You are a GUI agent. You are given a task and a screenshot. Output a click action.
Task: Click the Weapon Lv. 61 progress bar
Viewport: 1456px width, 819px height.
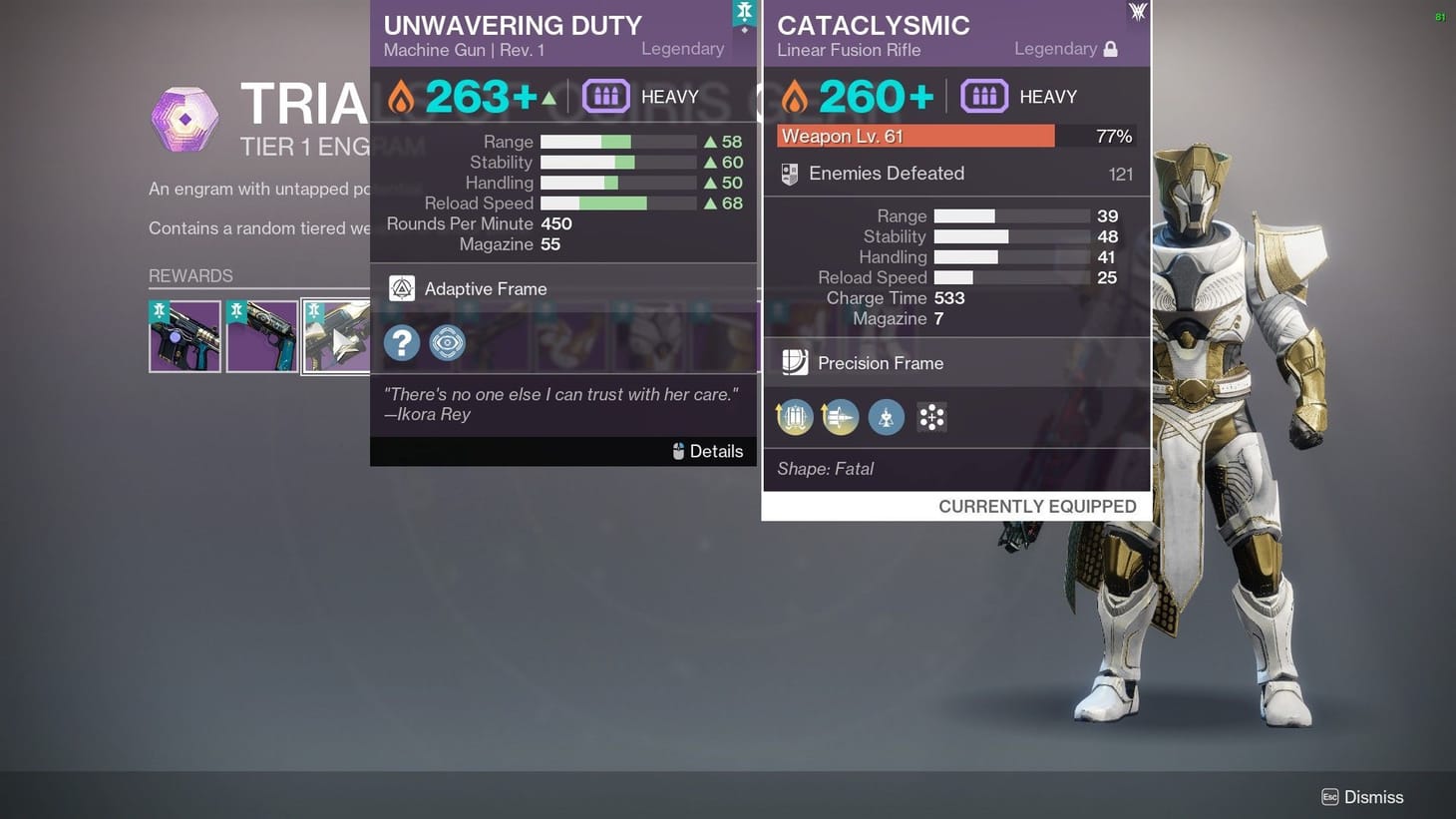click(x=915, y=136)
